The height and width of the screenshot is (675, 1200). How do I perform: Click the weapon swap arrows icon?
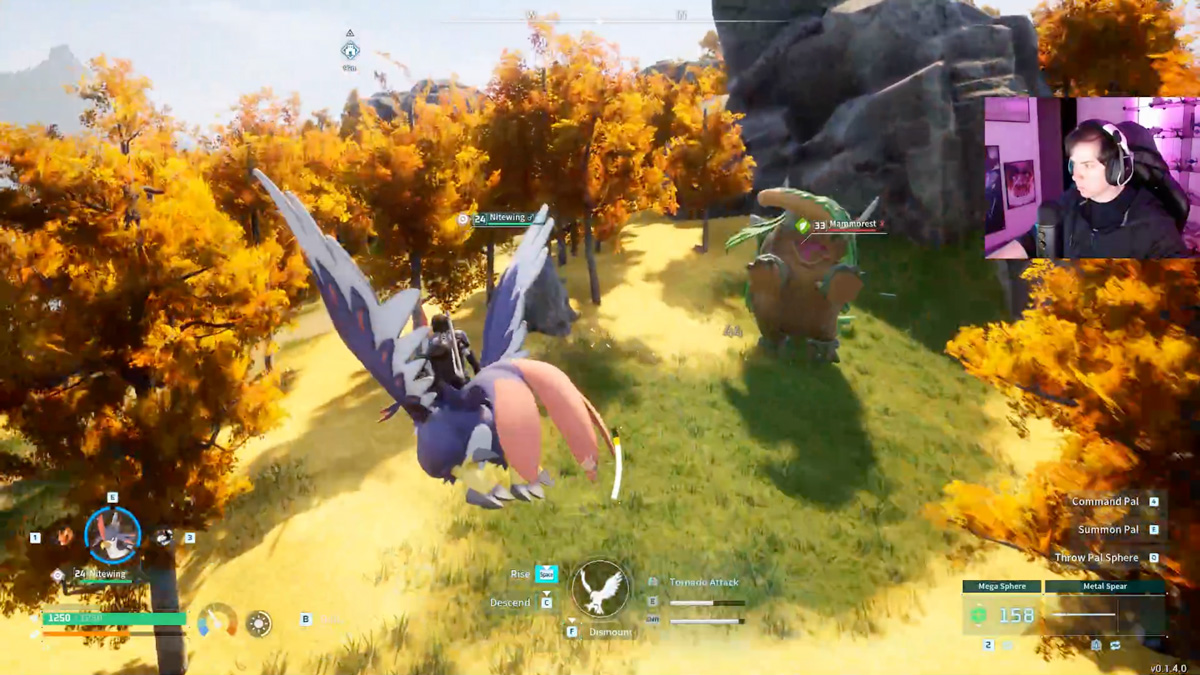pyautogui.click(x=1115, y=646)
